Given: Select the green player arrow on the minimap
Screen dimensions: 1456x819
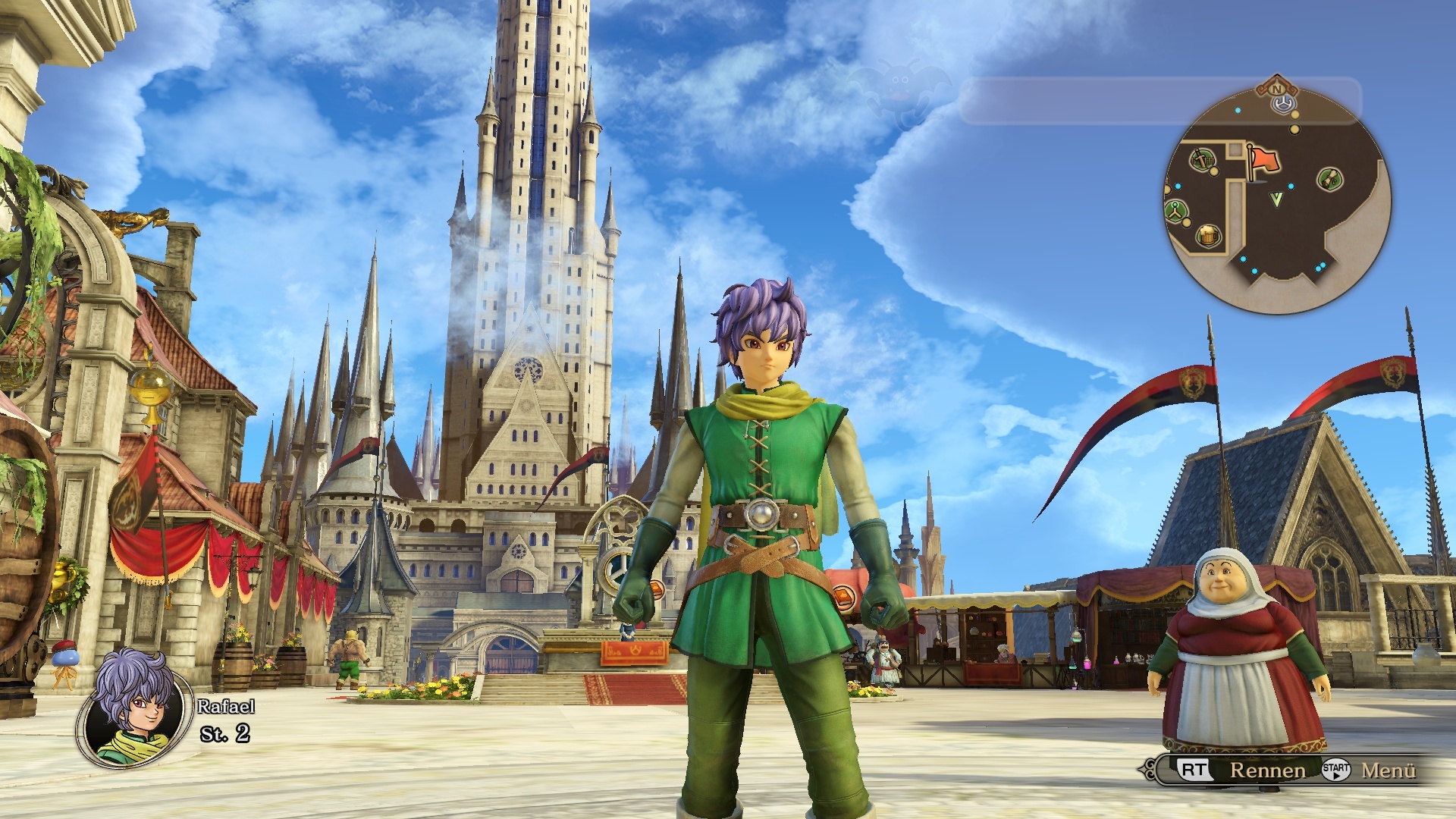Looking at the screenshot, I should click(x=1276, y=199).
